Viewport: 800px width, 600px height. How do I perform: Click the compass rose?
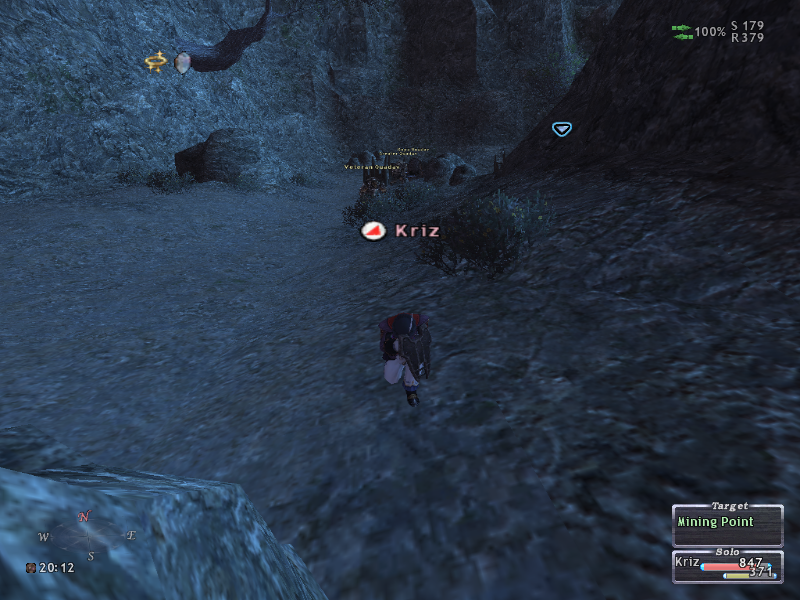tap(86, 535)
